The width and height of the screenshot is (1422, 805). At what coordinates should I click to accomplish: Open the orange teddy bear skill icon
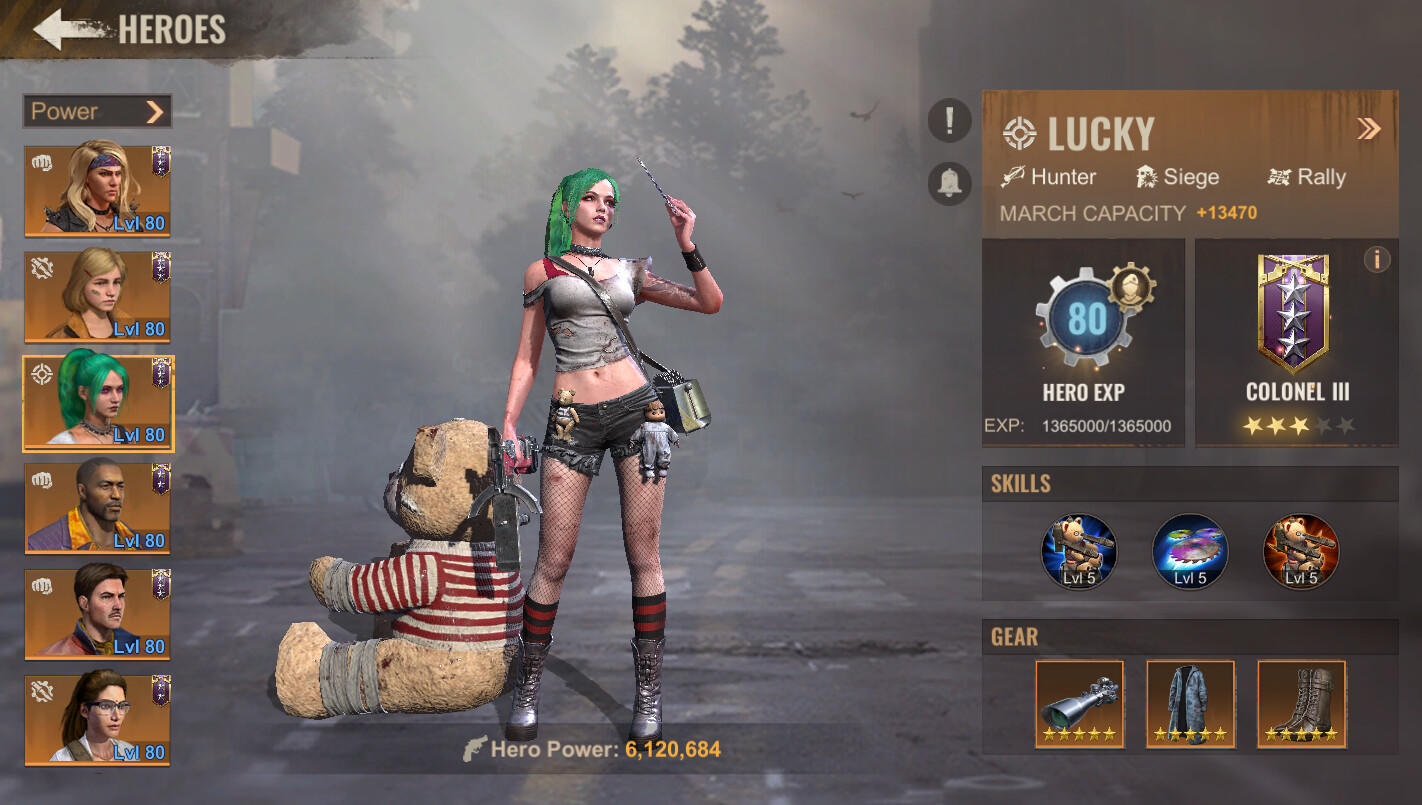pos(1300,550)
